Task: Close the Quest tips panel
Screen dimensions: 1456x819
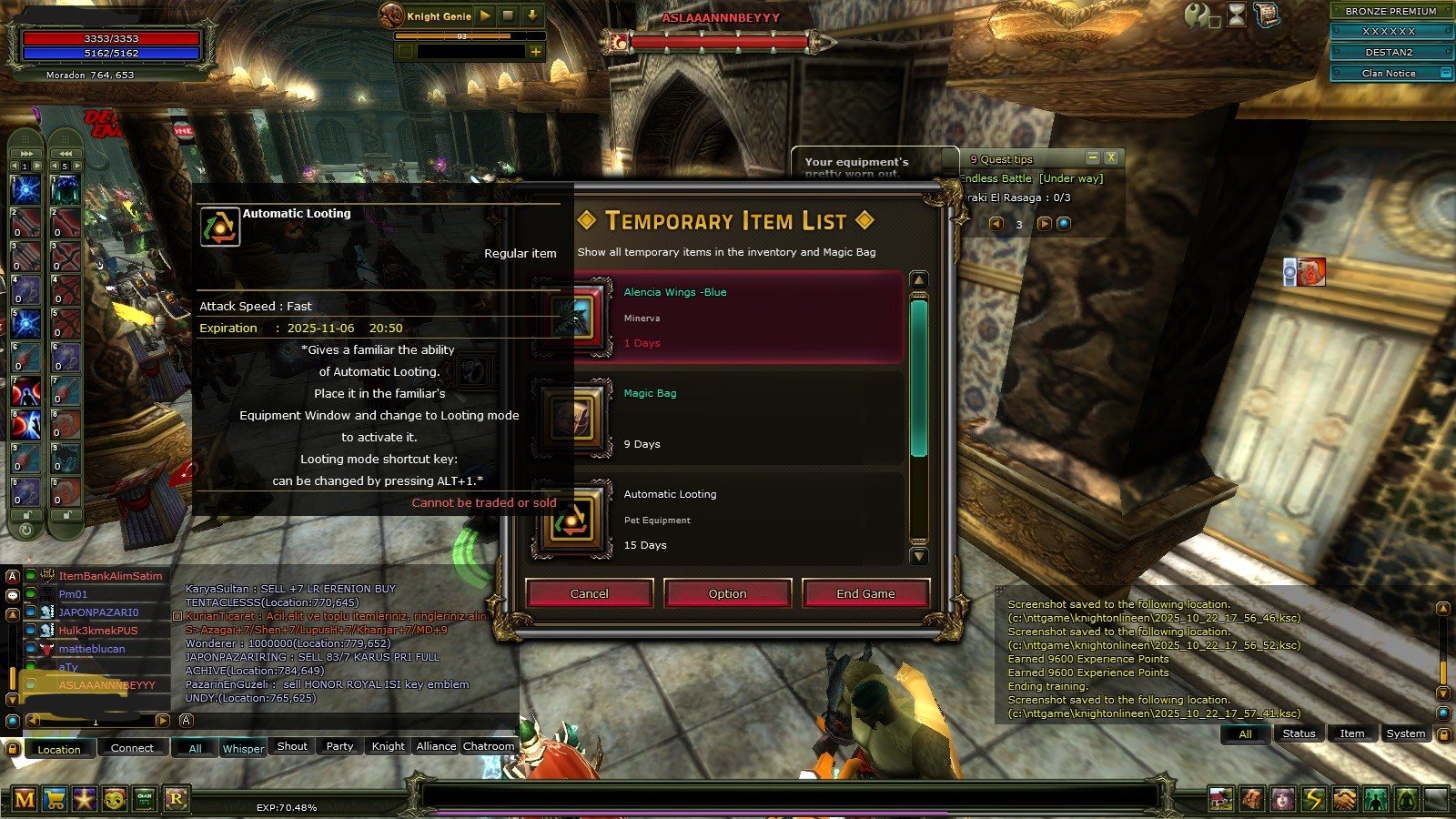Action: point(1111,158)
